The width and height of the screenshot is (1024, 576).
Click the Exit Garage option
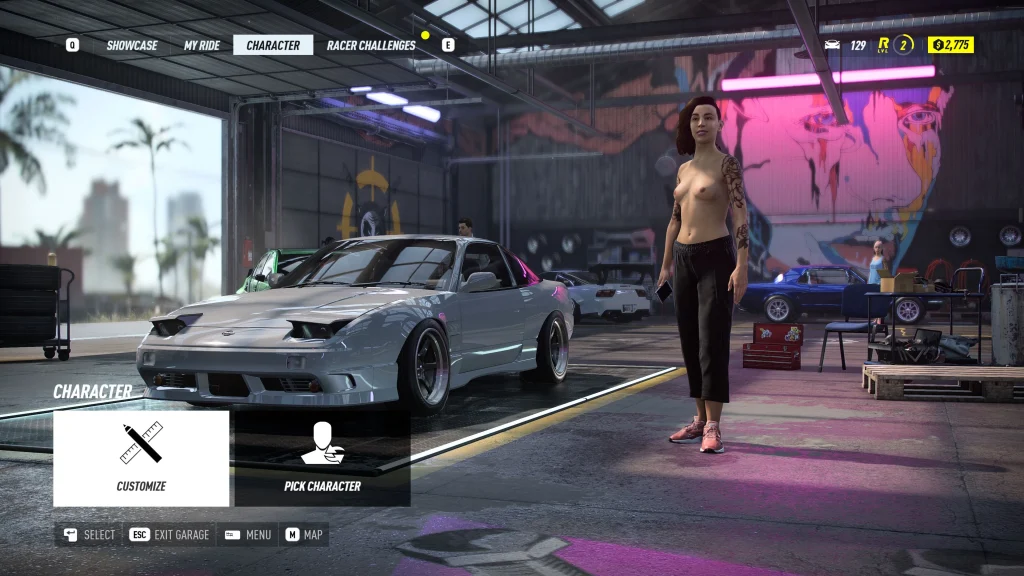pos(171,535)
